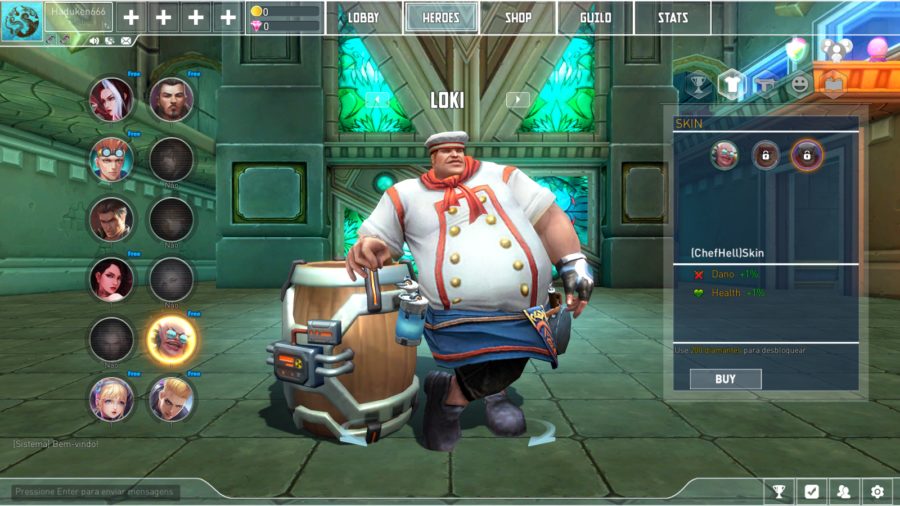The width and height of the screenshot is (900, 506).
Task: Open the smiley face emote category
Action: click(x=799, y=85)
